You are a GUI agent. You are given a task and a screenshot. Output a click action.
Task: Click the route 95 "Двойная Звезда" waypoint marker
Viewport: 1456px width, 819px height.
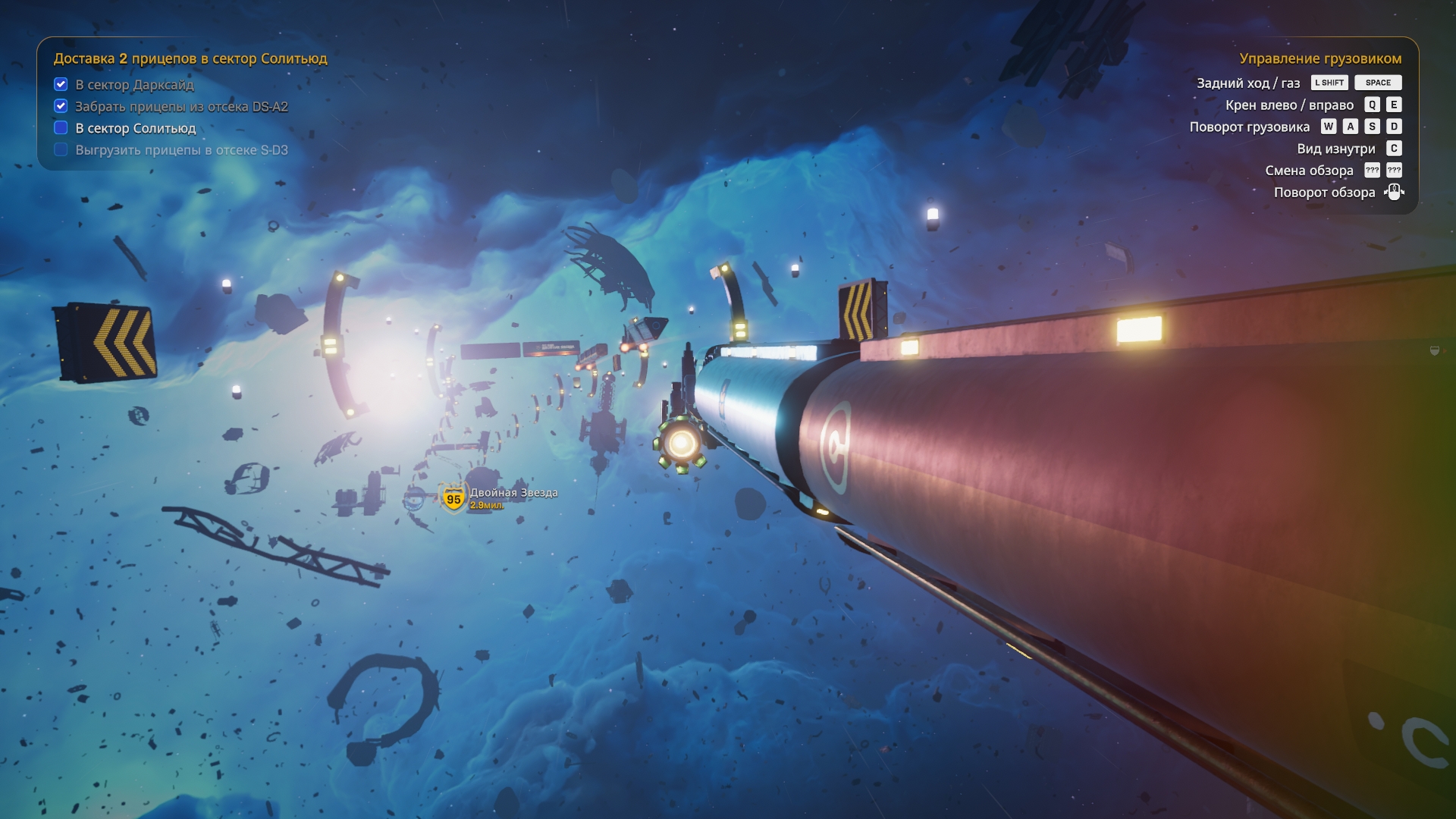tap(453, 498)
